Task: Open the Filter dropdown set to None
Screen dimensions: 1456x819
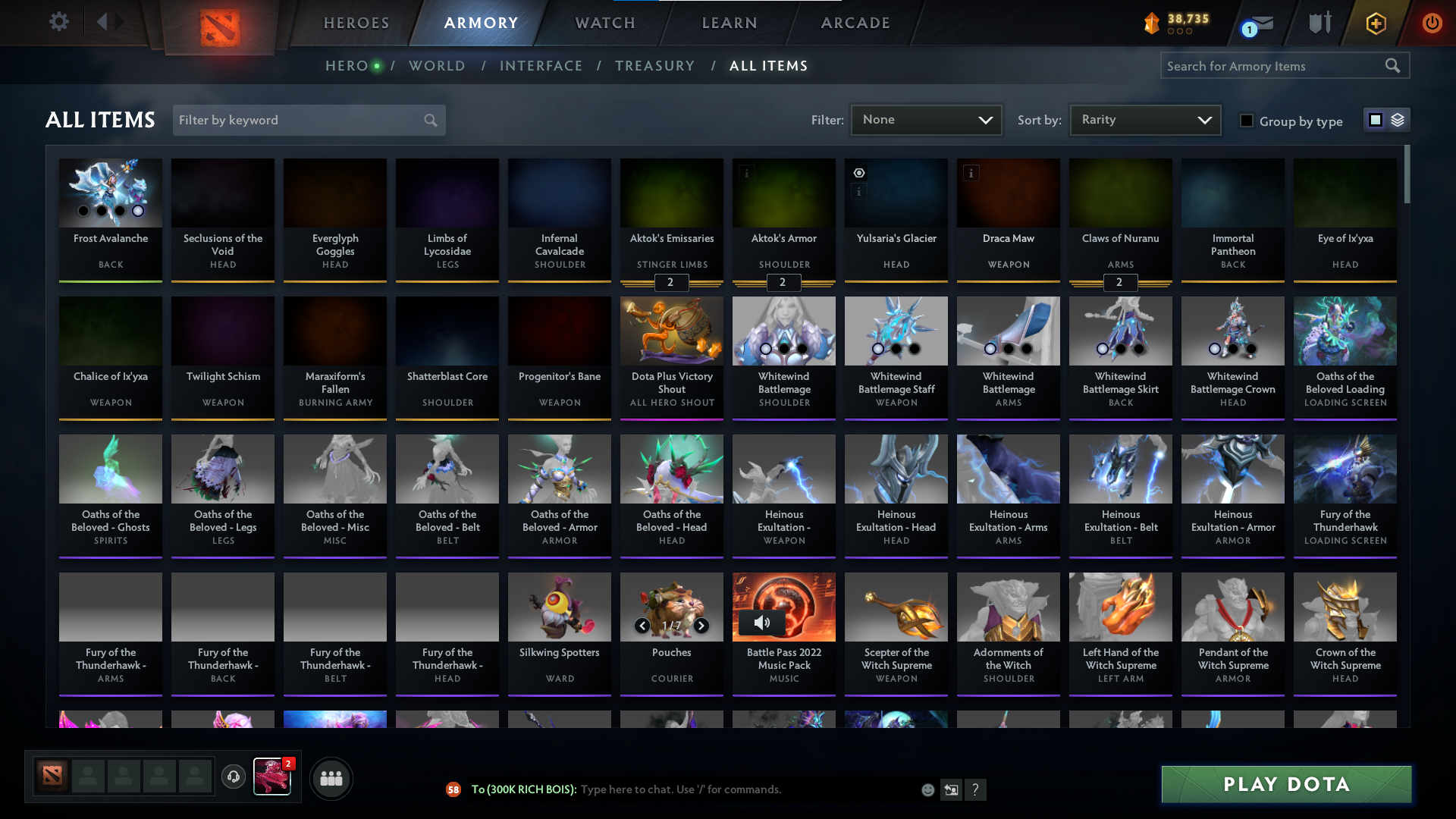Action: (x=926, y=120)
